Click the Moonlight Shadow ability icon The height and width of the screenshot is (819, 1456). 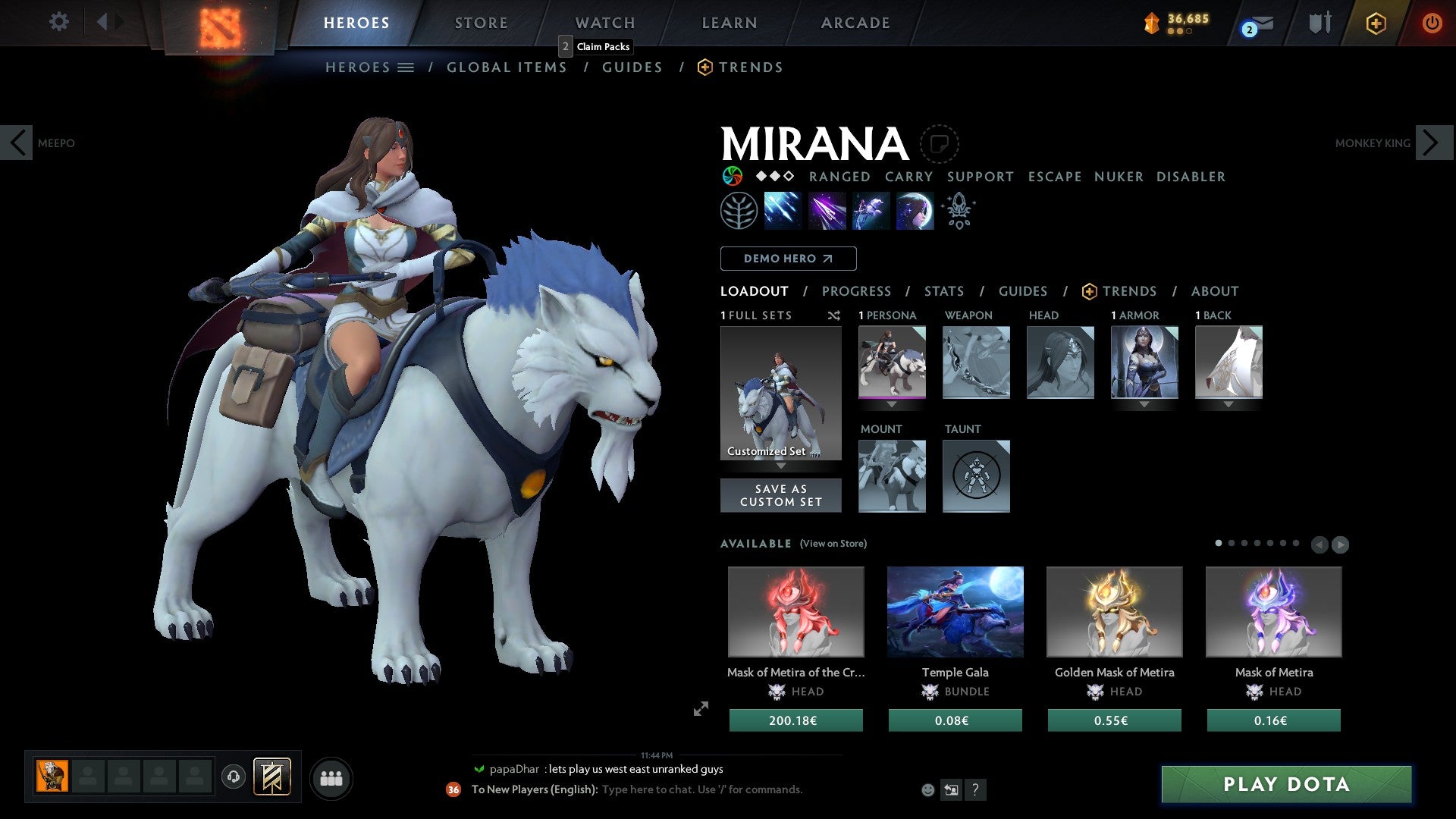tap(915, 210)
